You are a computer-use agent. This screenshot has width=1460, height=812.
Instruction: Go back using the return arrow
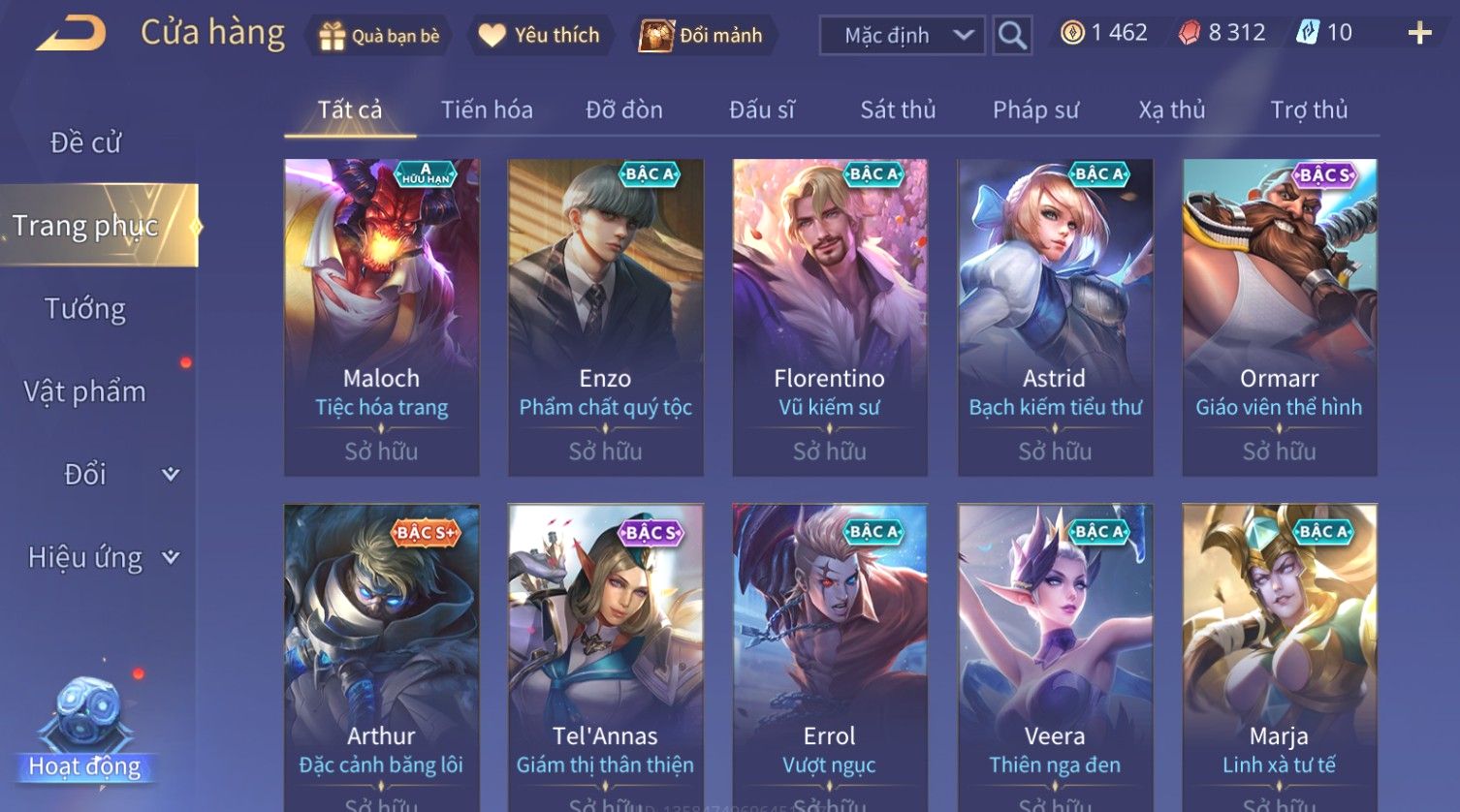(72, 34)
